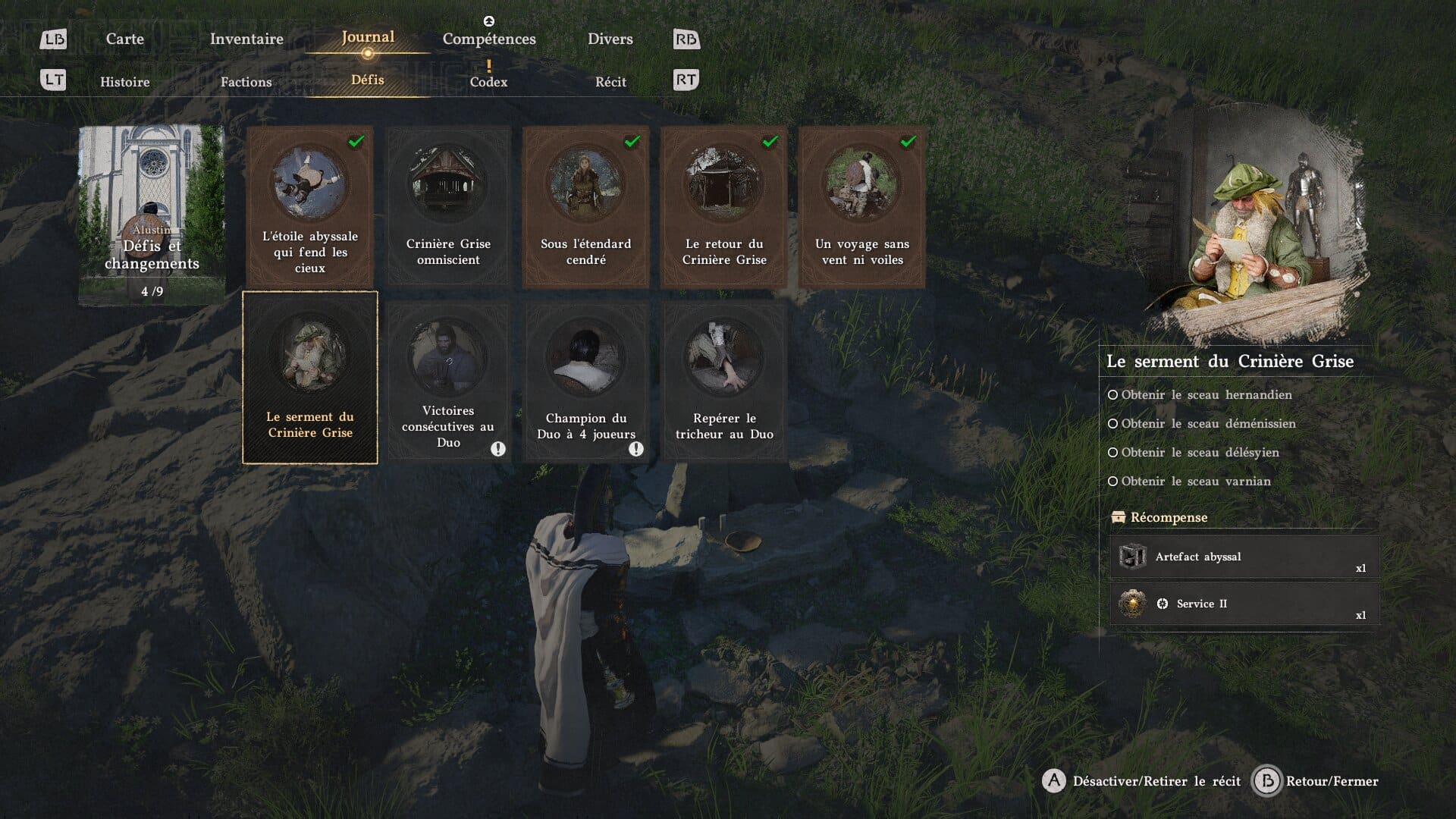
Task: Choose the Repérer le tricheur au Duo challenge
Action: tap(724, 381)
